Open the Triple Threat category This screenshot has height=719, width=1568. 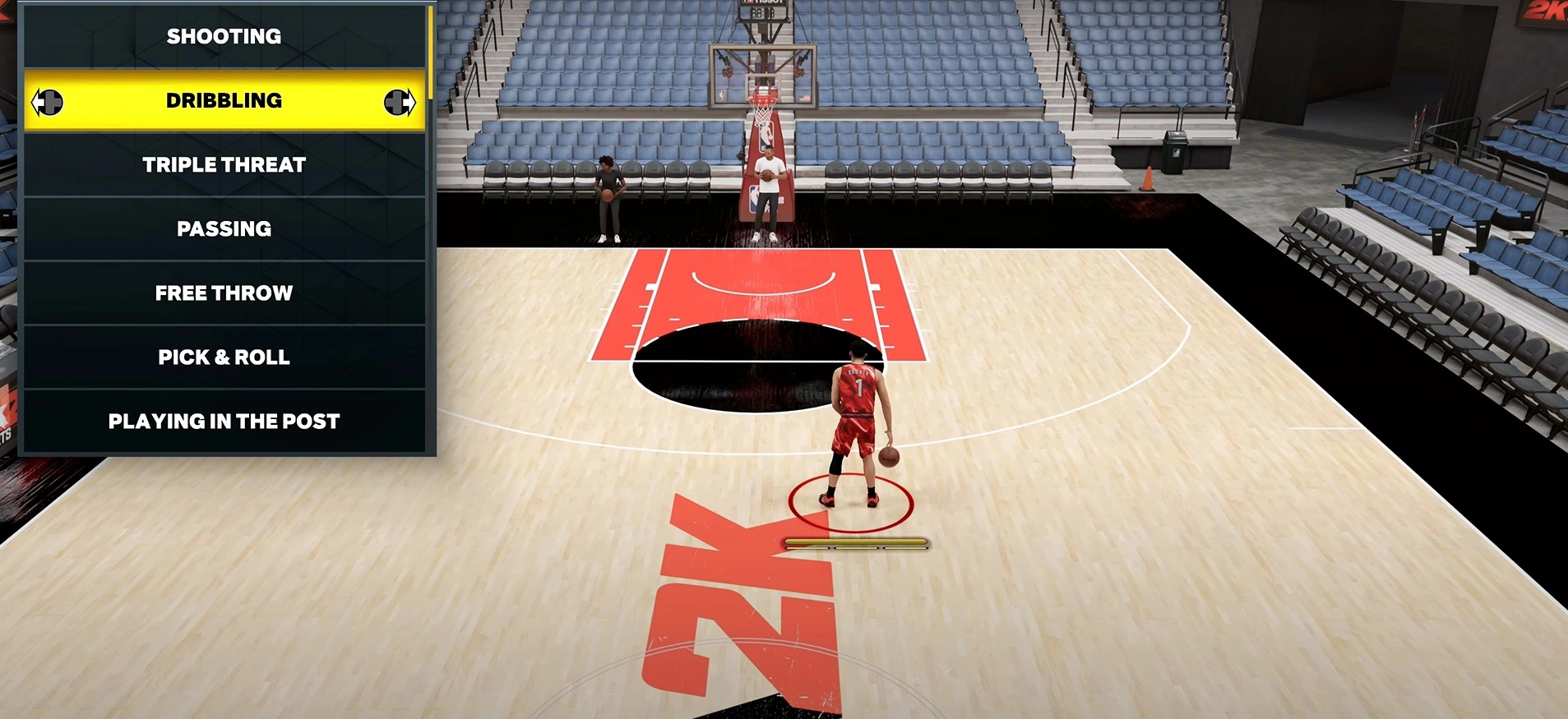(x=224, y=165)
